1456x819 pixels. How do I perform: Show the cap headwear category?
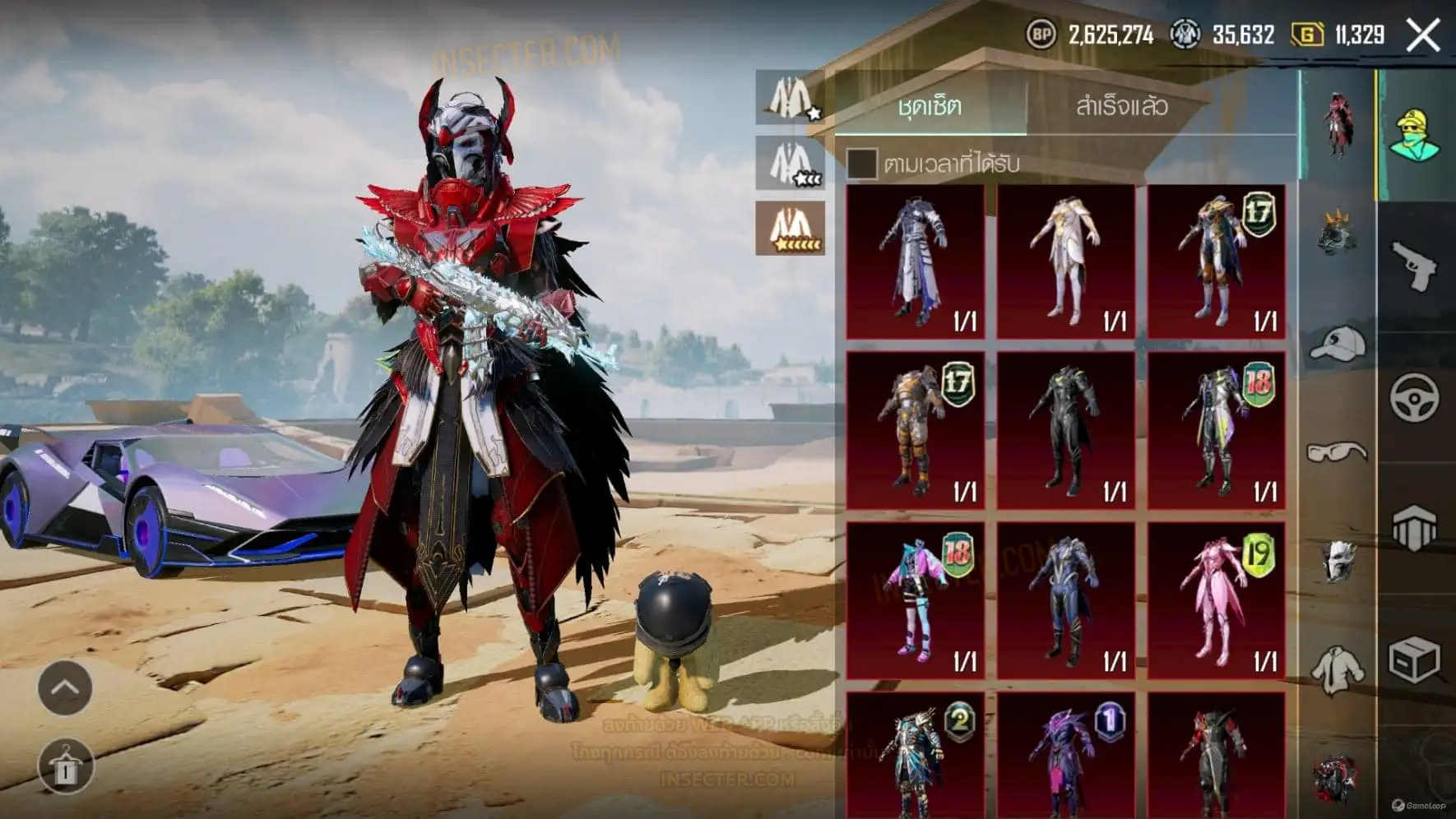tap(1337, 344)
